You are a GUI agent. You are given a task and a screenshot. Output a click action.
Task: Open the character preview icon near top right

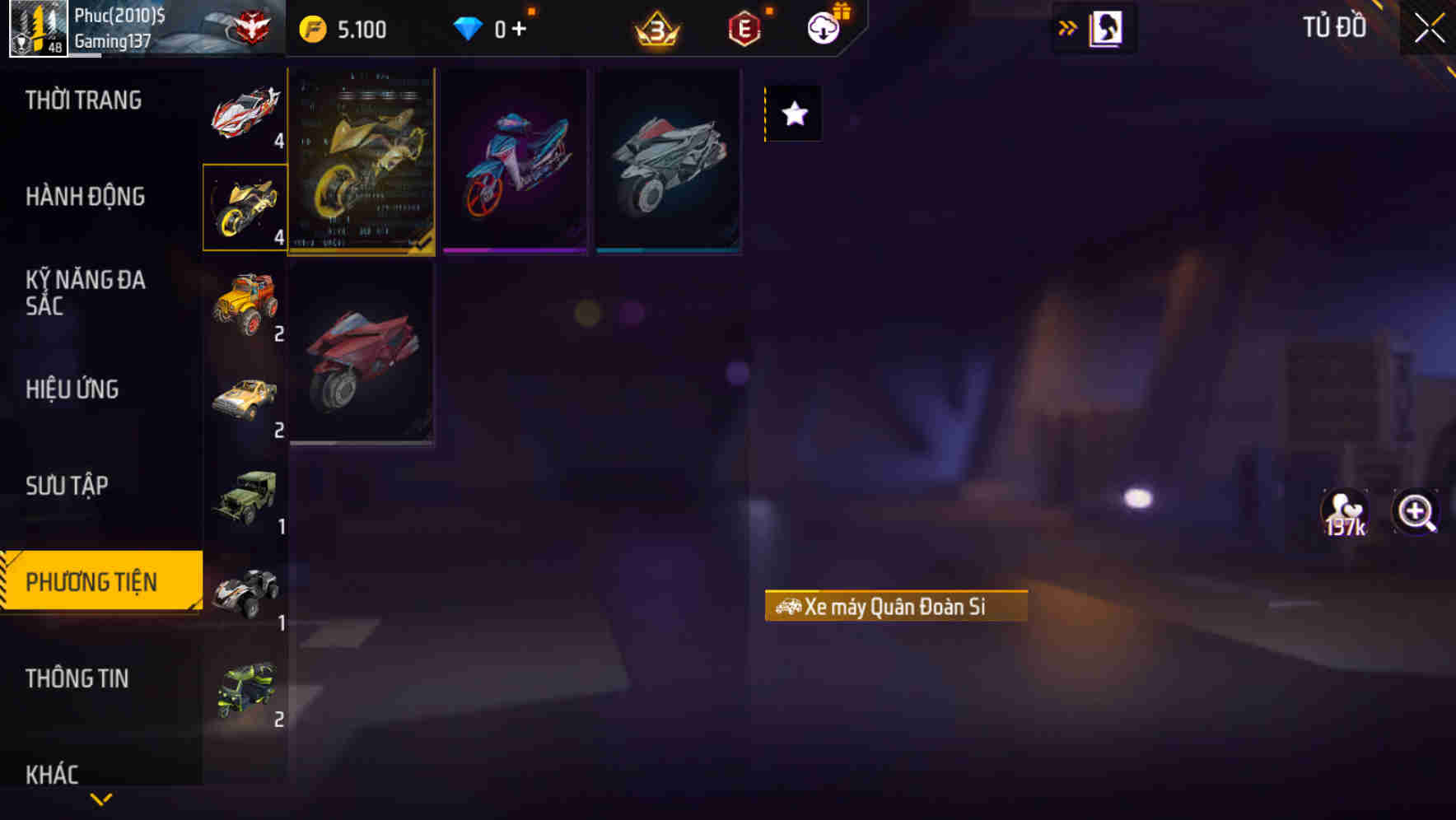[1107, 26]
